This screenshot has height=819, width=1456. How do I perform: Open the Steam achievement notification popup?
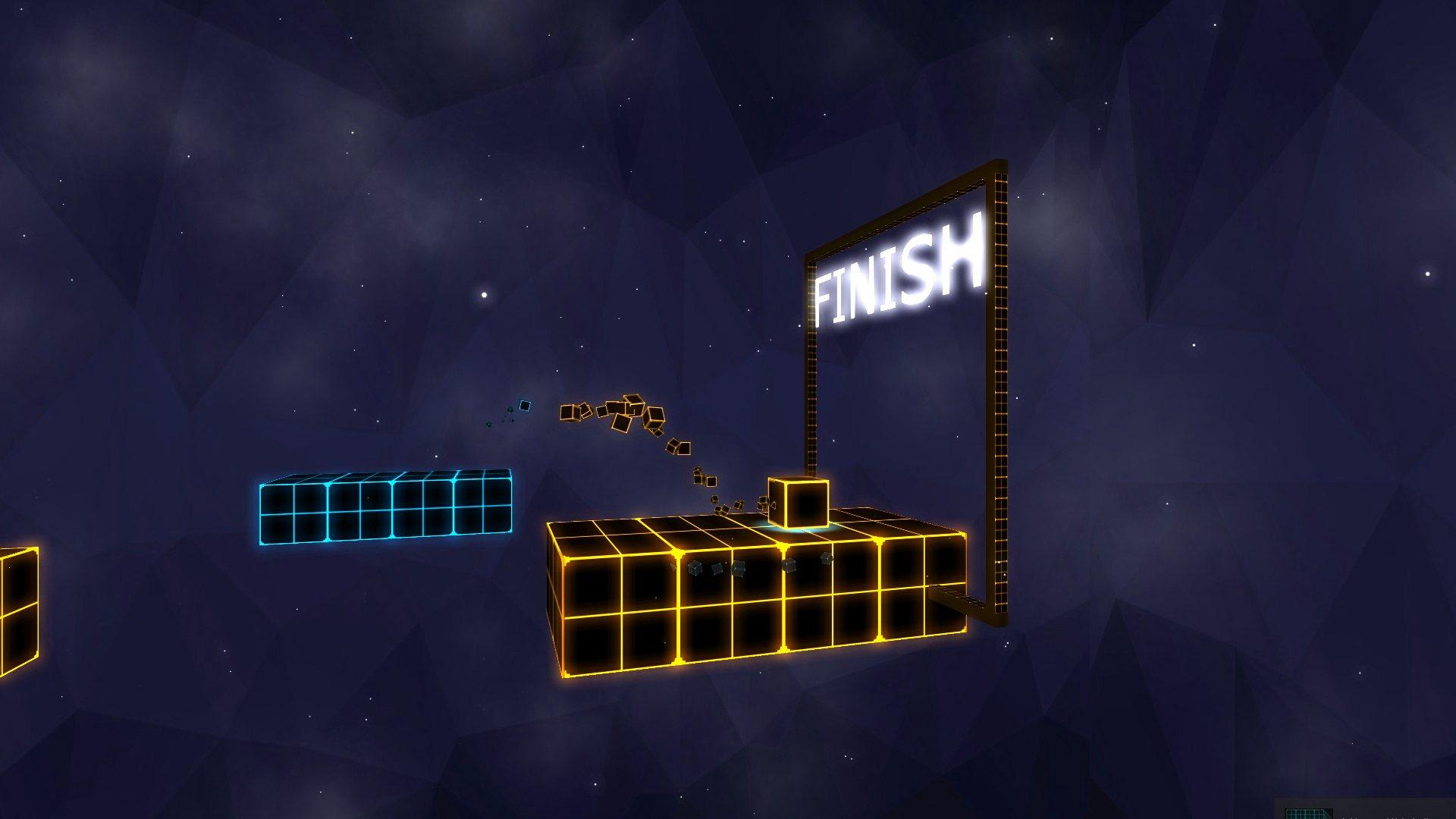(1365, 810)
